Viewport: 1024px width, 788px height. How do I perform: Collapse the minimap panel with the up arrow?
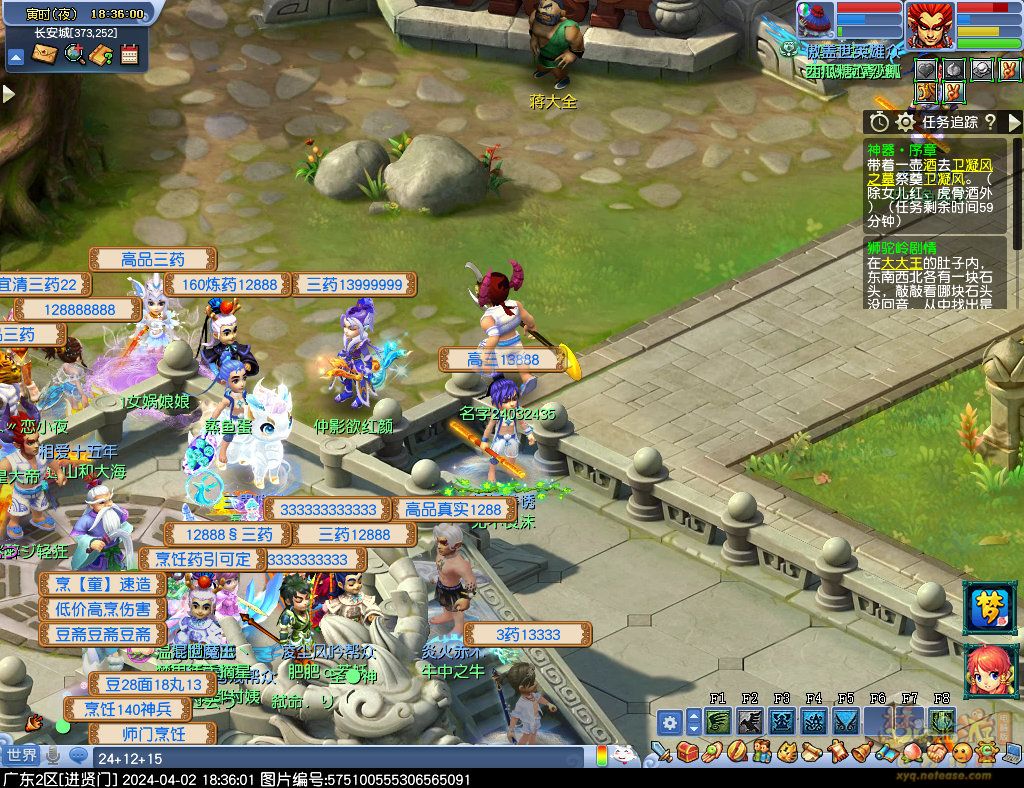pos(16,56)
